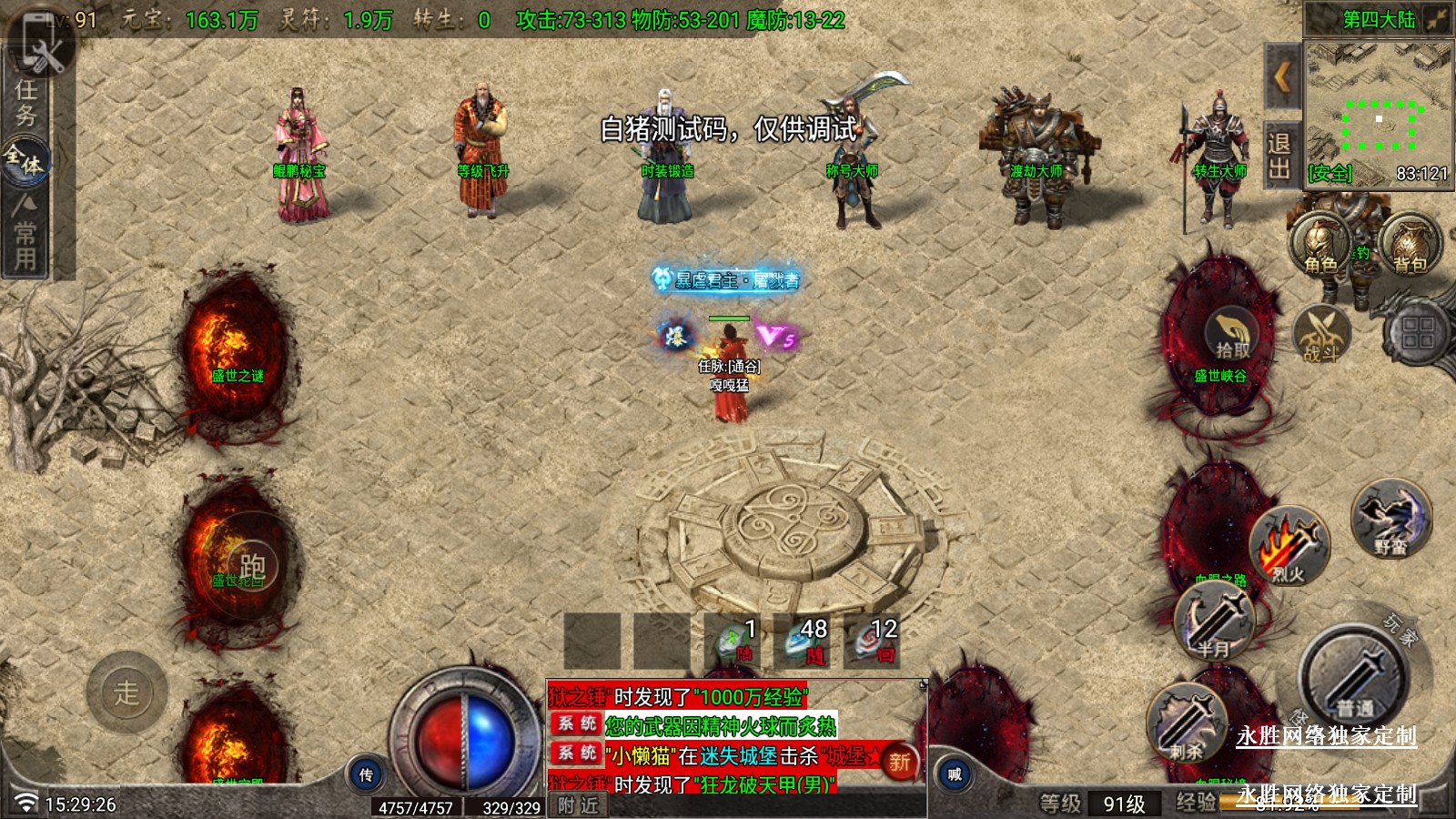Screen dimensions: 1456x819
Task: Activate the 半月 half-moon skill
Action: pyautogui.click(x=1214, y=622)
